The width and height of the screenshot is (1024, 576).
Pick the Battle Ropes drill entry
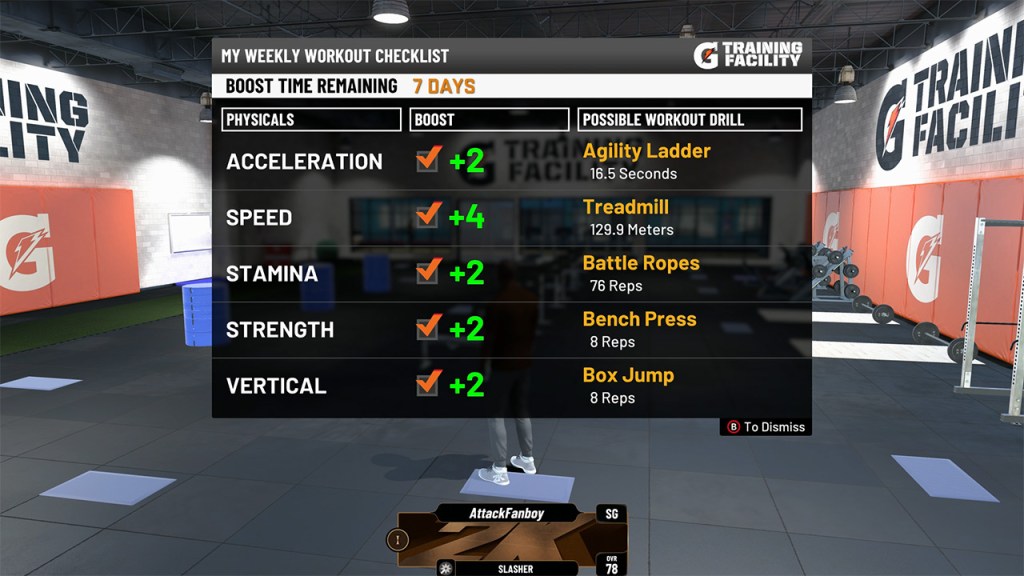[x=640, y=263]
